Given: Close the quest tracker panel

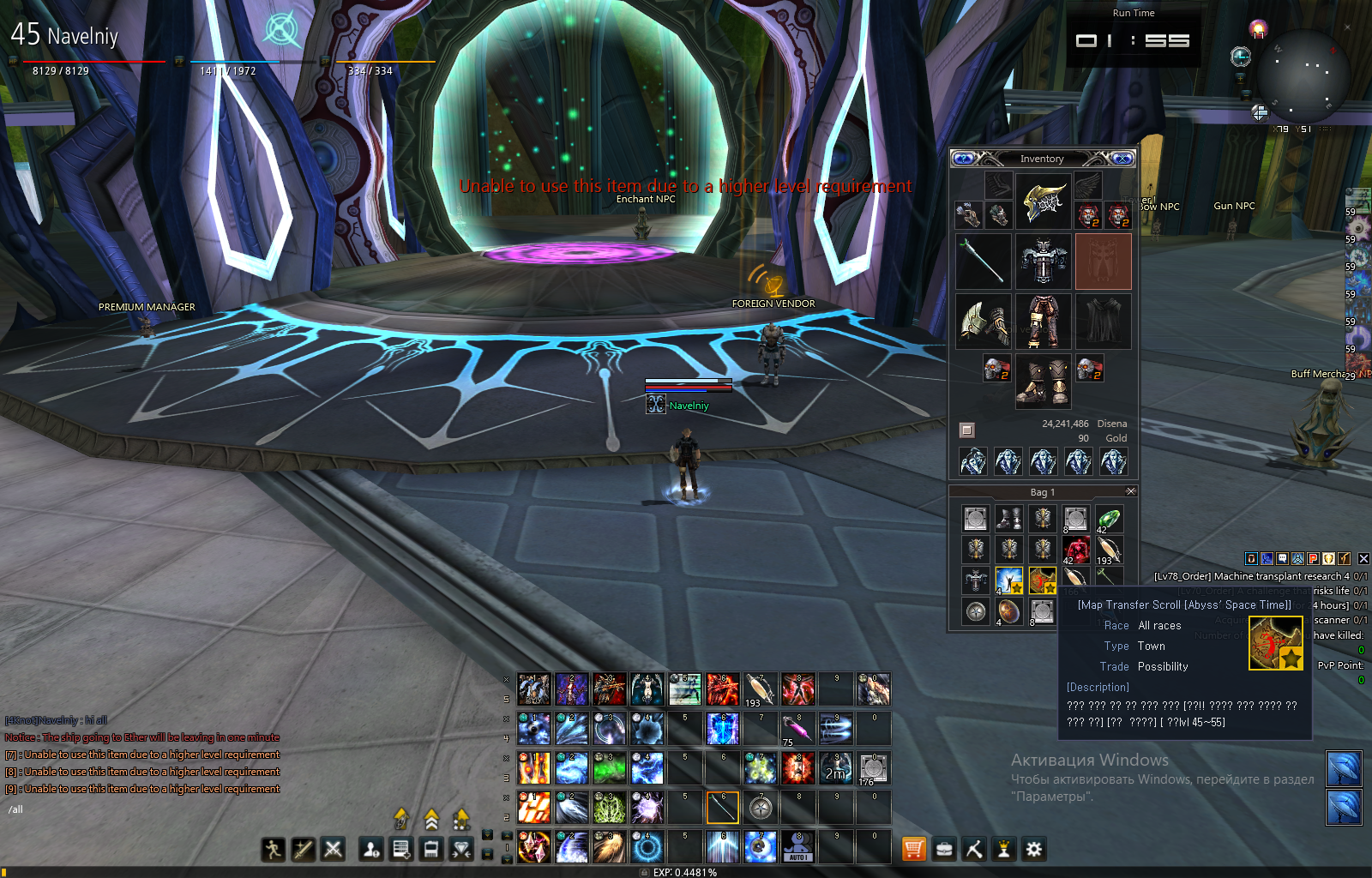Looking at the screenshot, I should point(1363,559).
